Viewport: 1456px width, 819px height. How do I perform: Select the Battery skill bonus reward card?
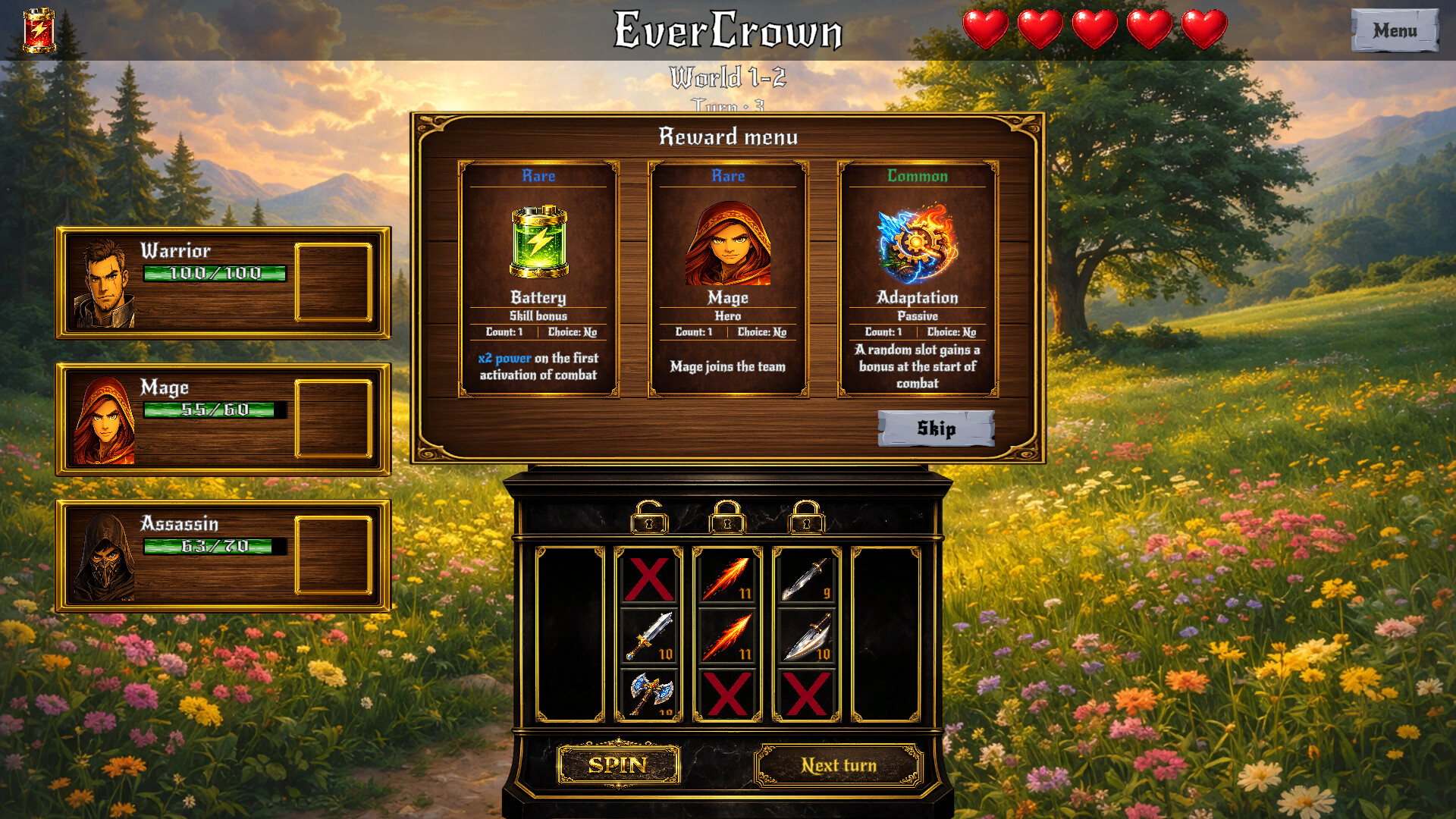pyautogui.click(x=538, y=277)
